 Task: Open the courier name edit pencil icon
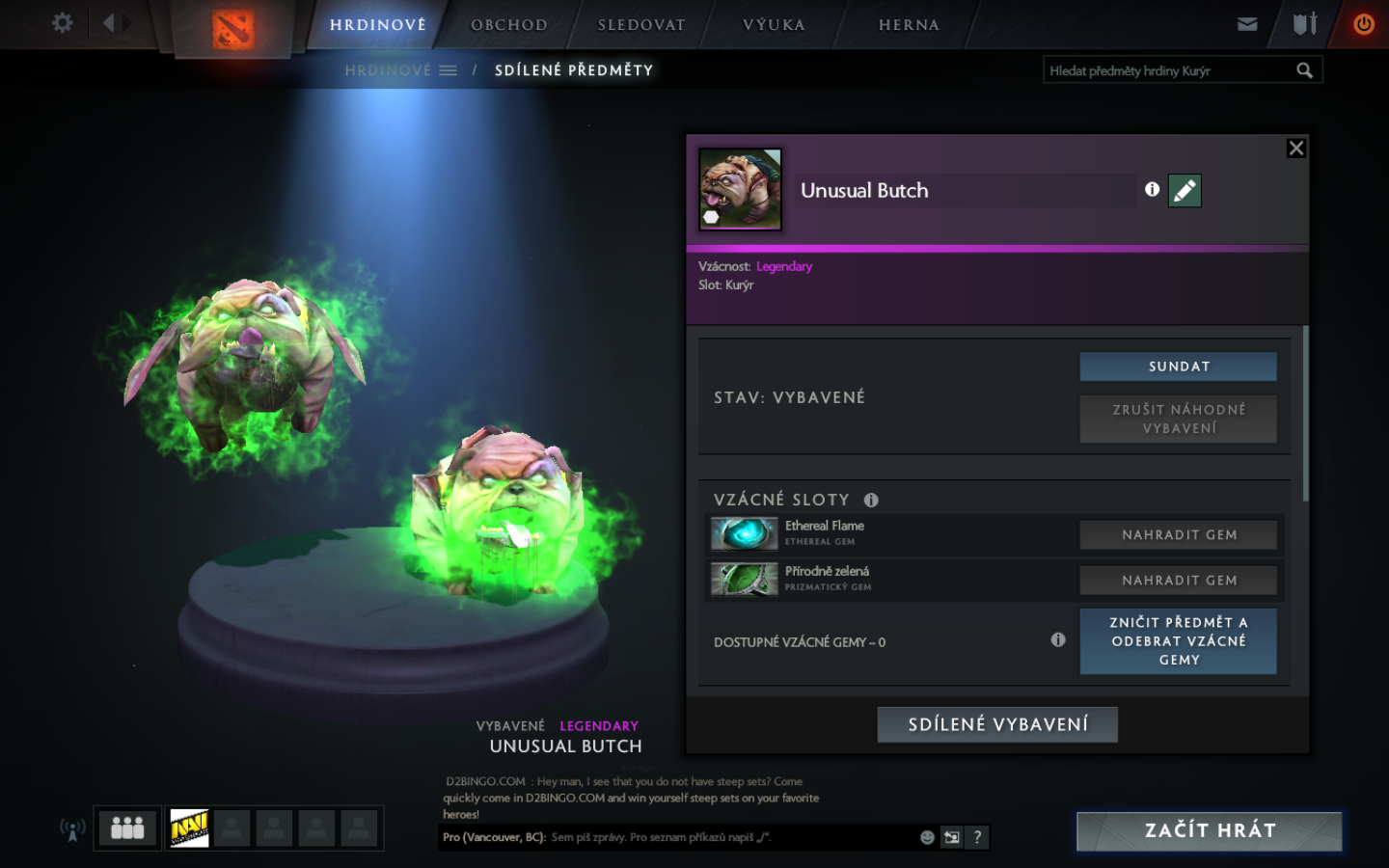(1185, 190)
